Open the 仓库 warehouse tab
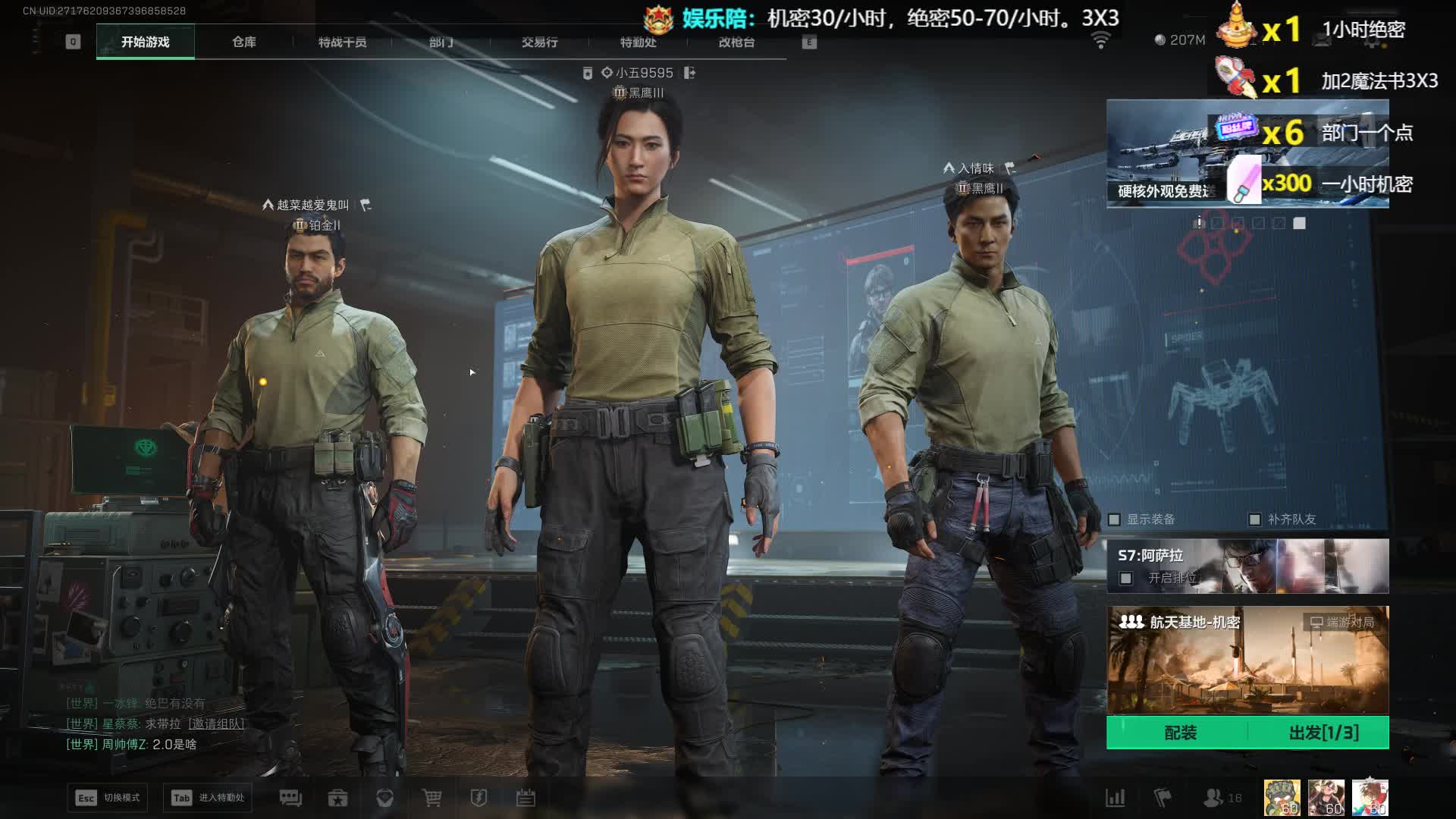This screenshot has width=1456, height=819. click(x=244, y=42)
